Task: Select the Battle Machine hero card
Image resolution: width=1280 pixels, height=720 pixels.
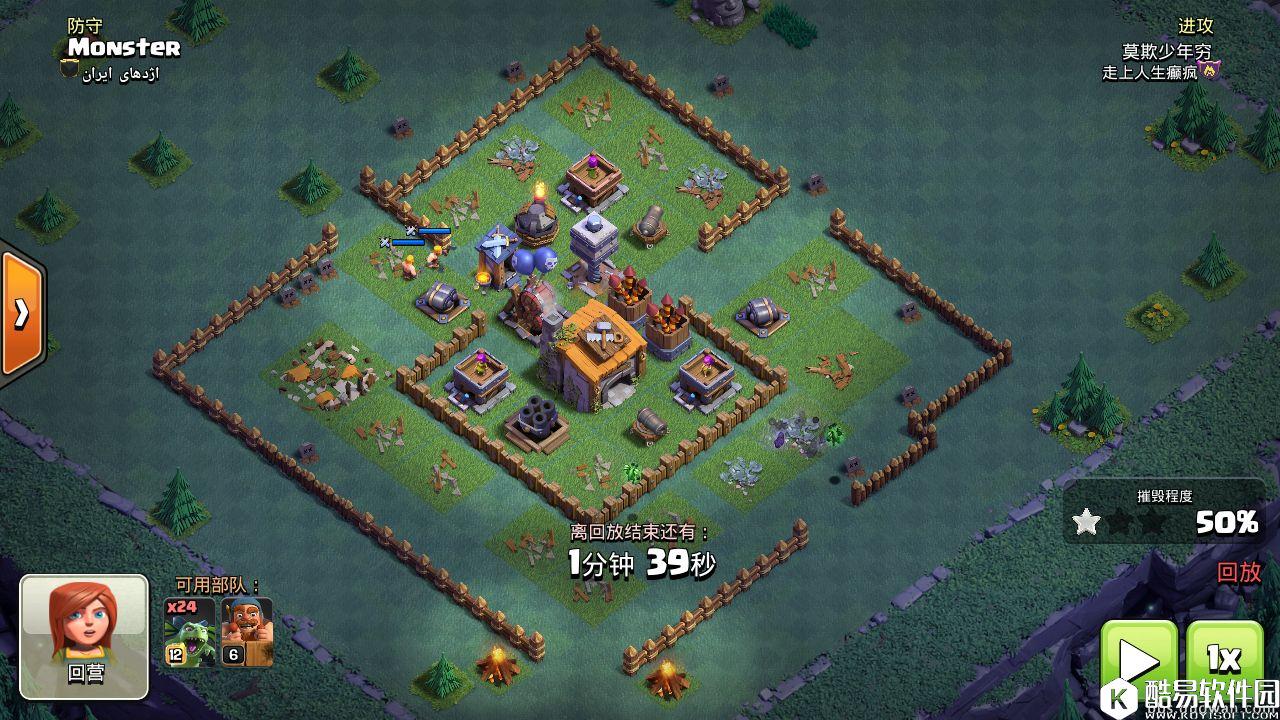Action: [x=246, y=633]
